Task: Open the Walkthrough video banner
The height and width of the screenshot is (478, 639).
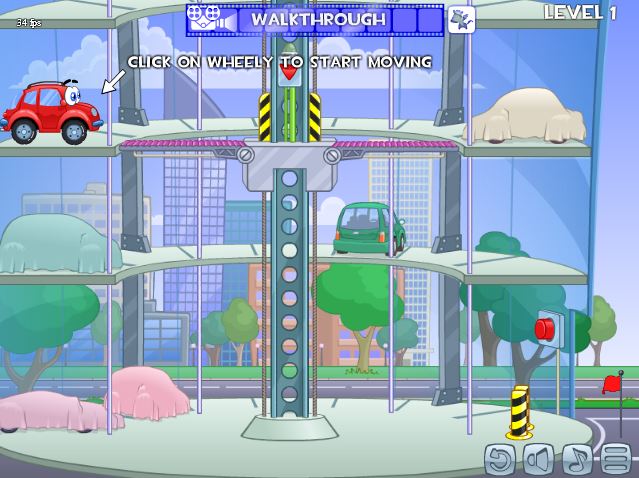Action: click(315, 19)
